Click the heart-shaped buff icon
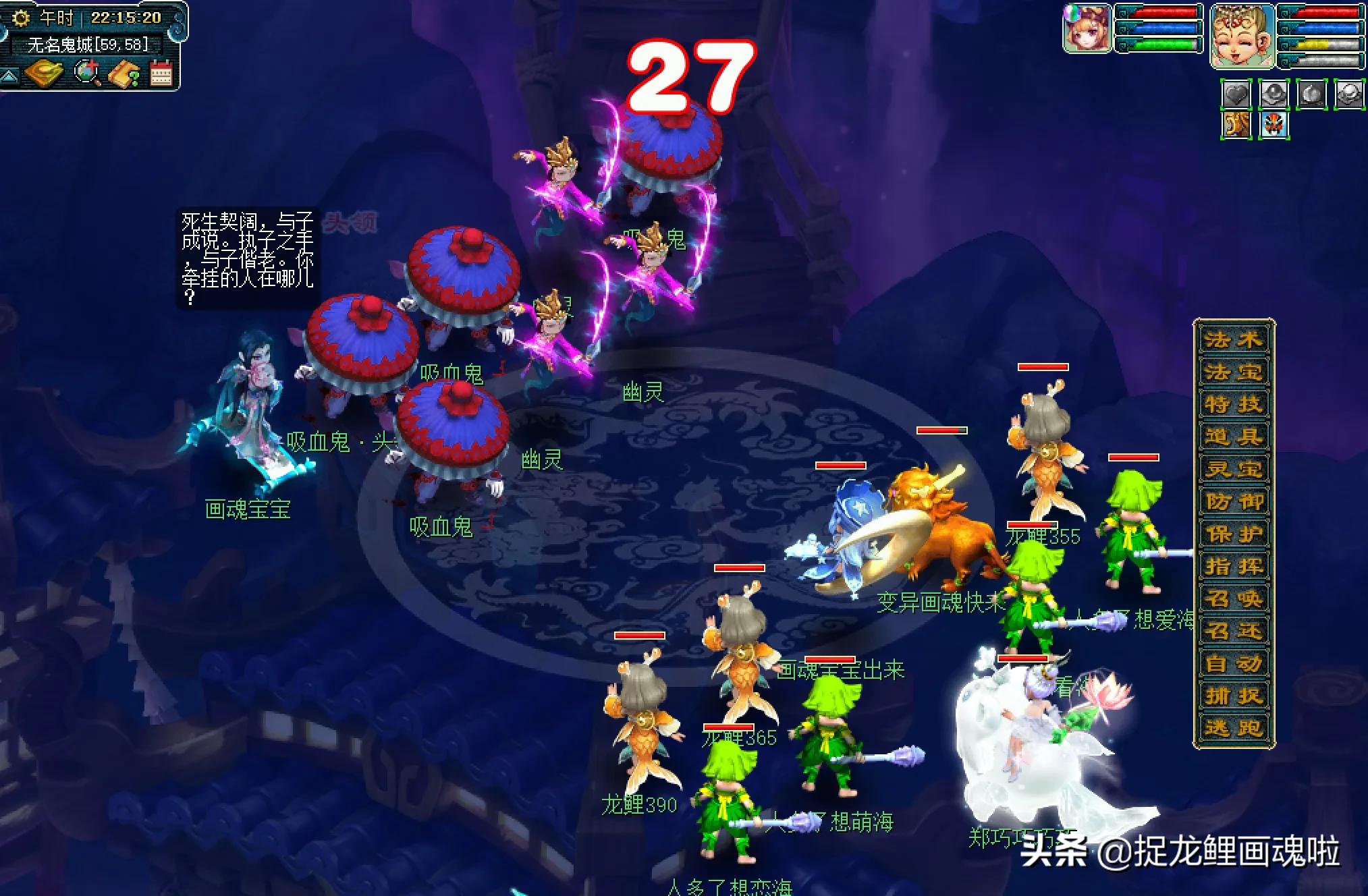 [1235, 94]
